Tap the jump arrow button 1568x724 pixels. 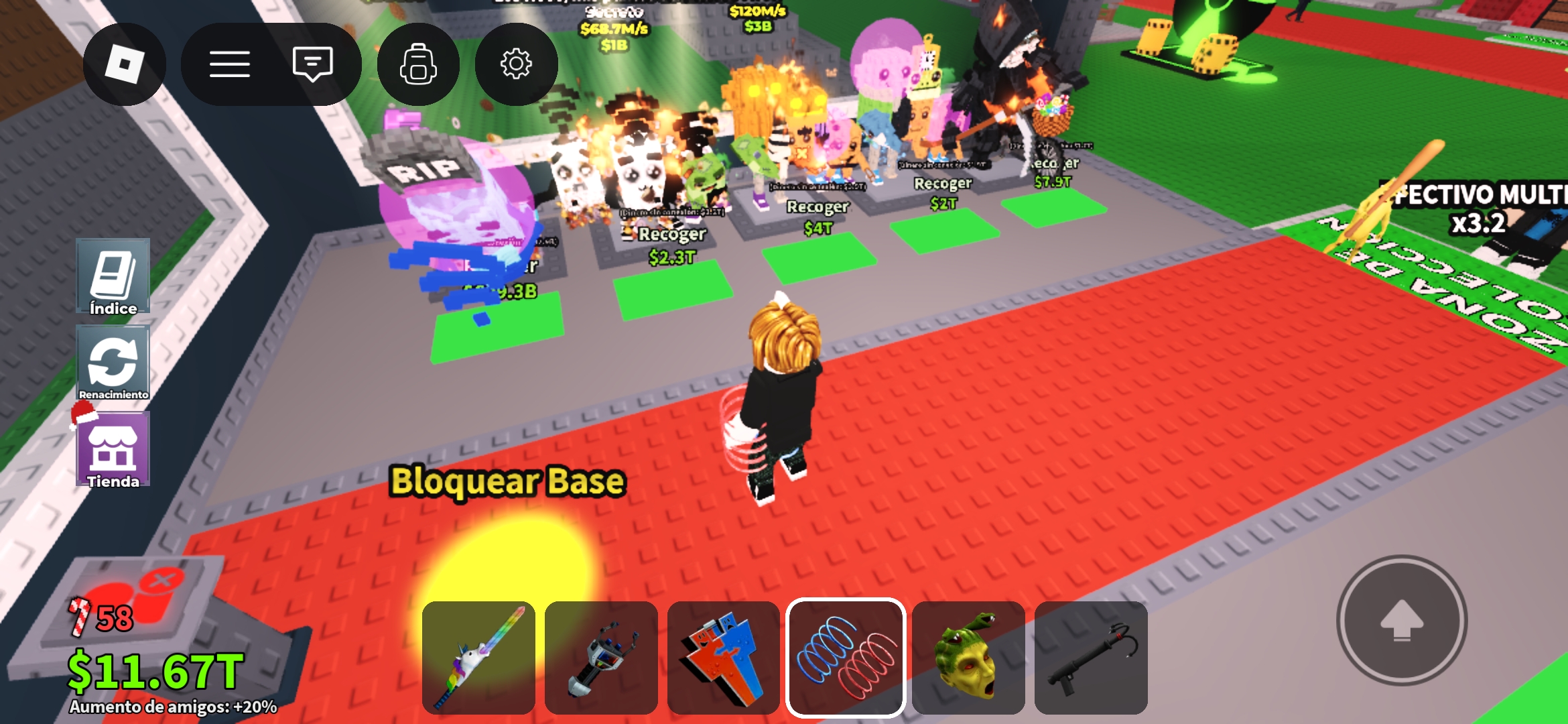point(1402,621)
